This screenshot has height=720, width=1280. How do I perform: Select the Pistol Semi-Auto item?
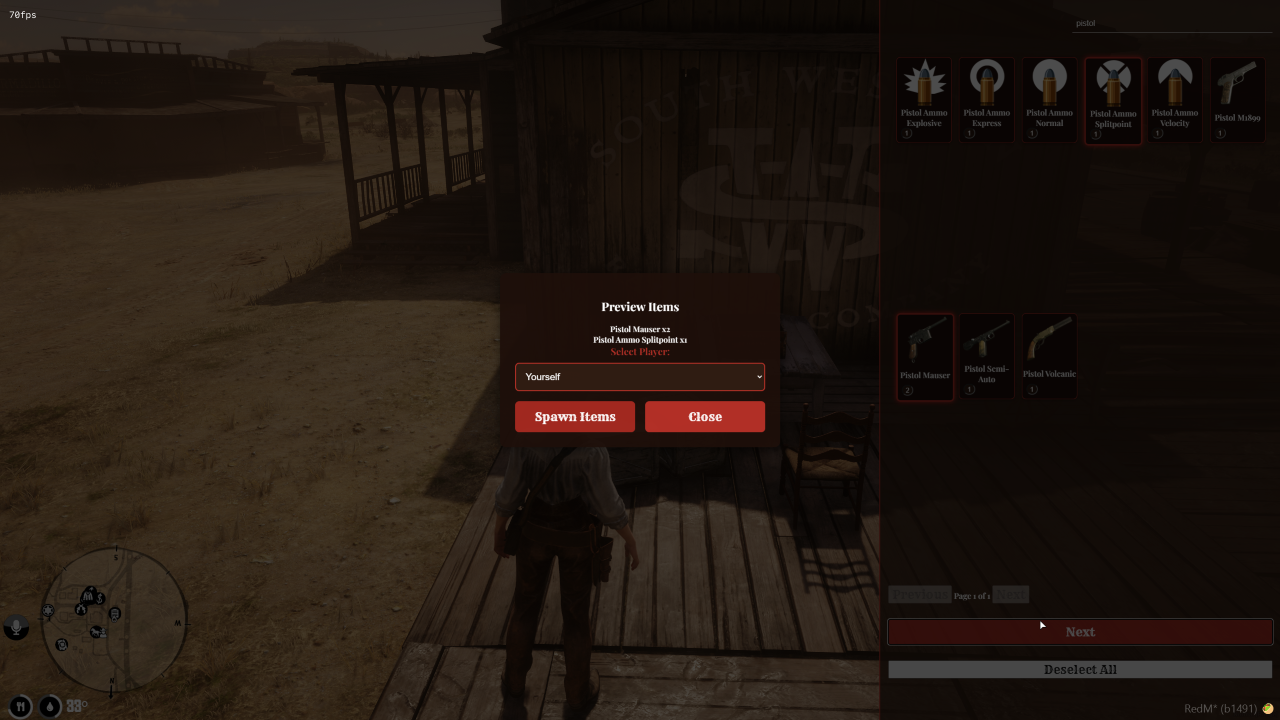click(x=987, y=357)
